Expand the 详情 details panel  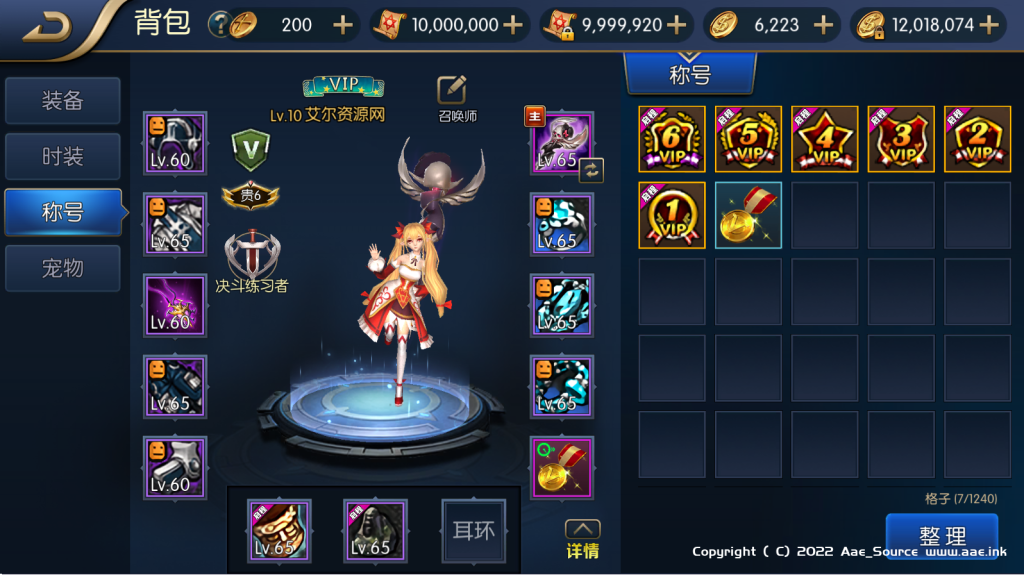coord(583,539)
